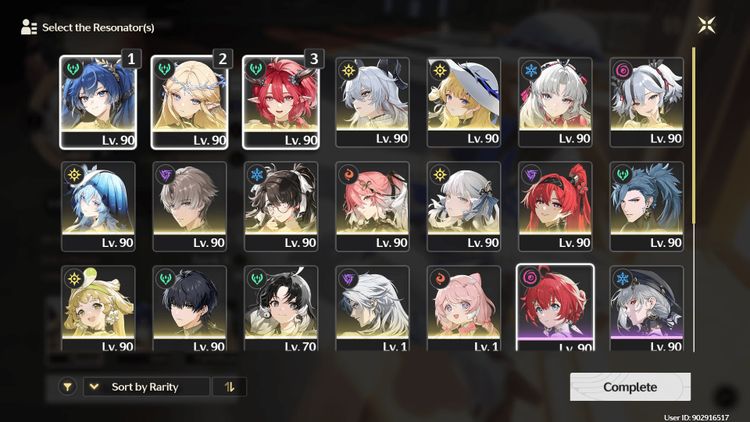Viewport: 750px width, 422px height.
Task: Close the resonator selection screen
Action: 707,26
